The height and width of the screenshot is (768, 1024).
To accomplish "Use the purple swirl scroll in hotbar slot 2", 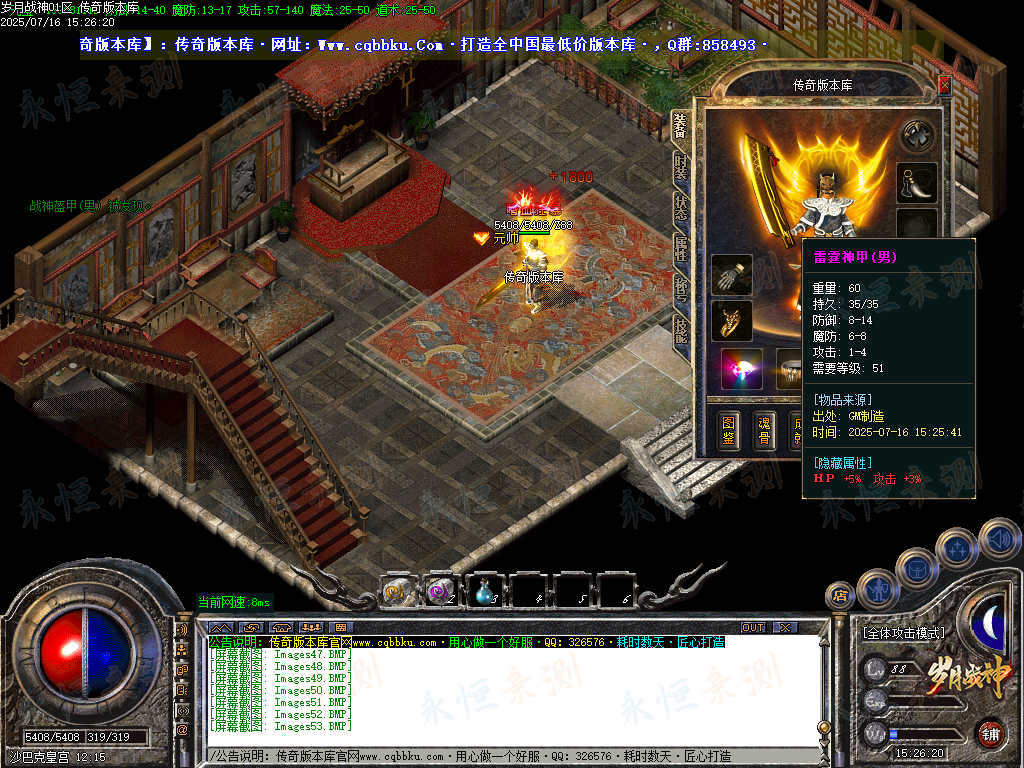I will tap(440, 590).
